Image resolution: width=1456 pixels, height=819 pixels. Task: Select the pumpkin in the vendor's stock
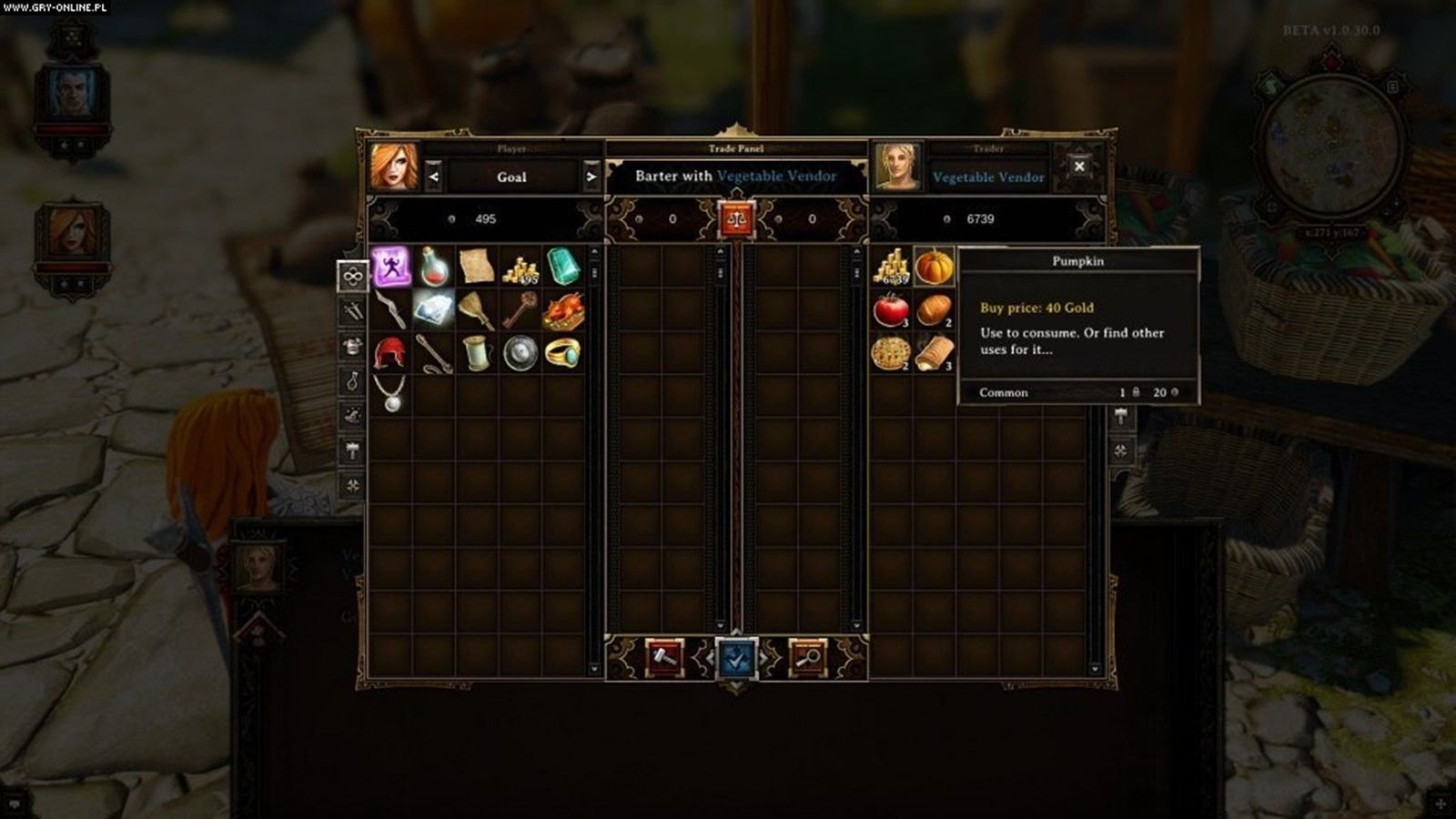[x=934, y=267]
